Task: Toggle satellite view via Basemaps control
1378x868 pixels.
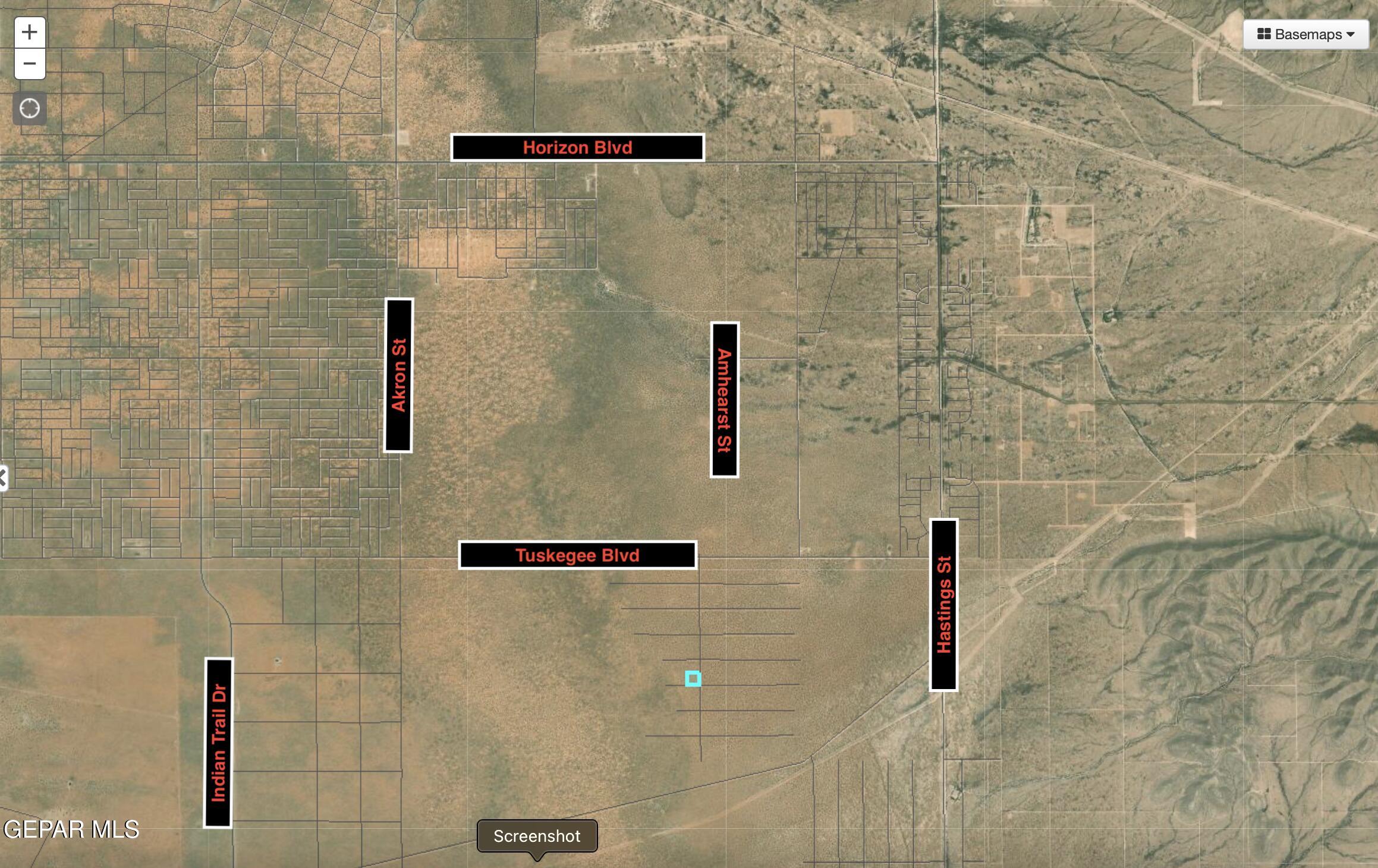Action: 1305,34
